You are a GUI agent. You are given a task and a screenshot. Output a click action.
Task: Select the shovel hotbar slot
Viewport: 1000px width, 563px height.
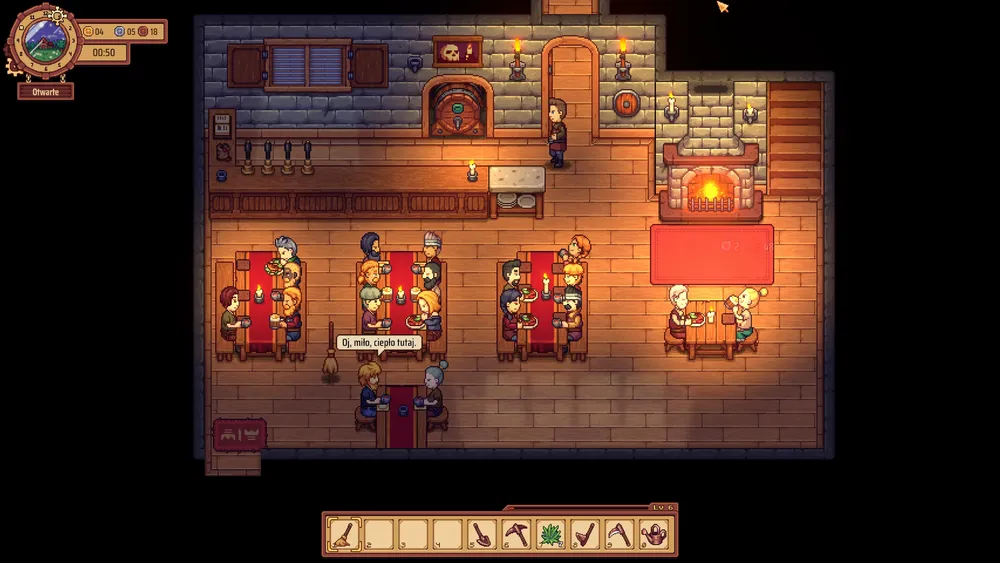tap(482, 535)
